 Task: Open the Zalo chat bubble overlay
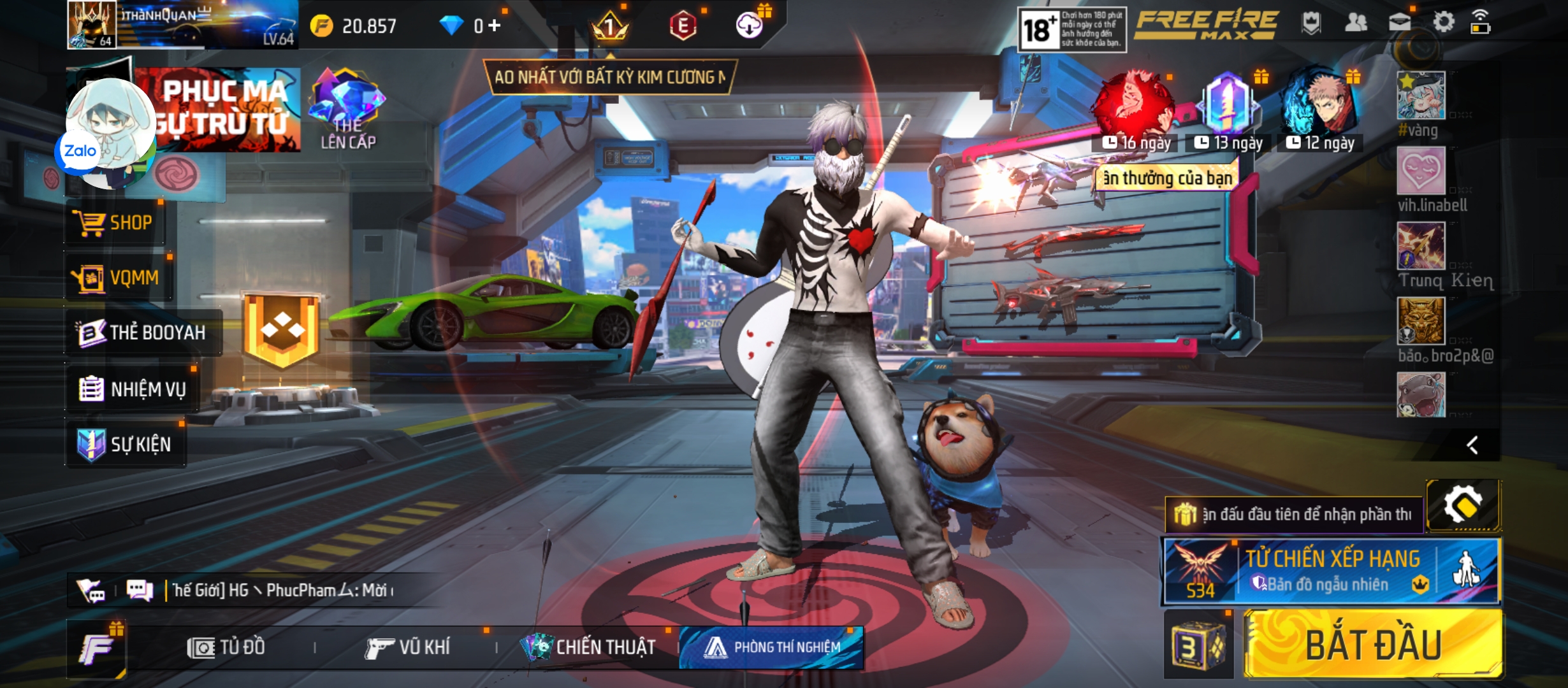tap(80, 152)
